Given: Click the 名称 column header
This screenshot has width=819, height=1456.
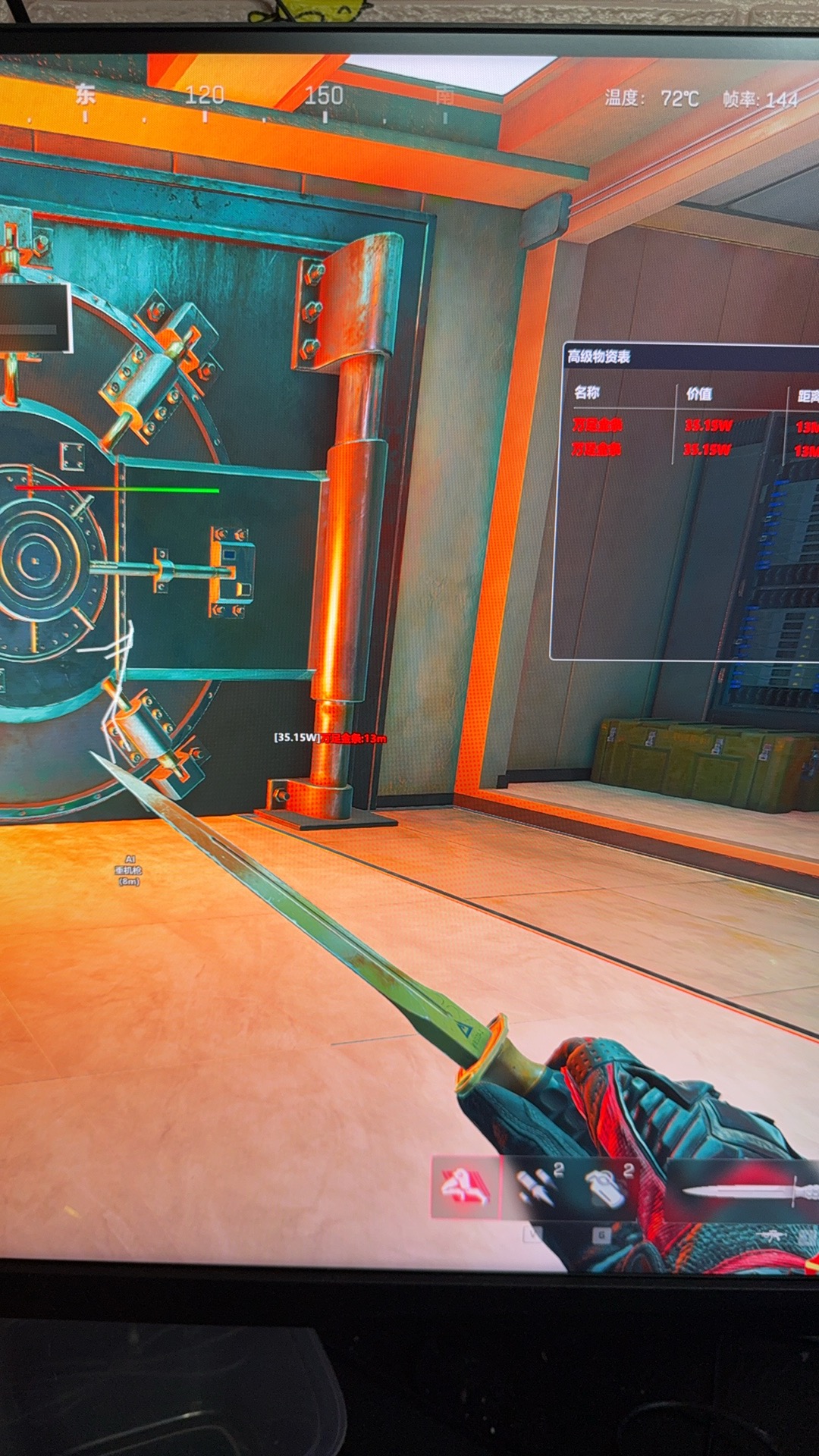Looking at the screenshot, I should coord(587,393).
